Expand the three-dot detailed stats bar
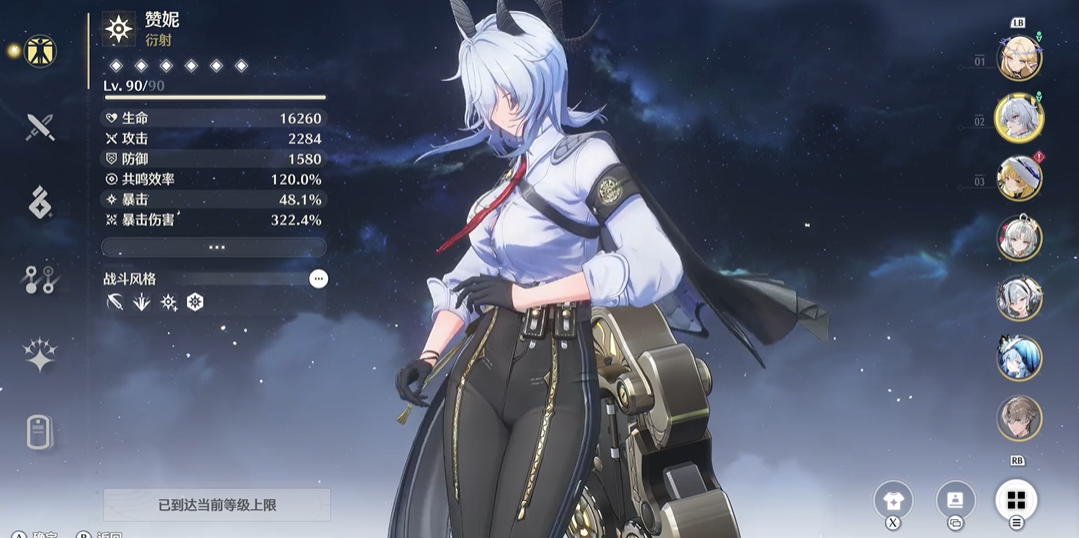The height and width of the screenshot is (538, 1079). (x=214, y=247)
